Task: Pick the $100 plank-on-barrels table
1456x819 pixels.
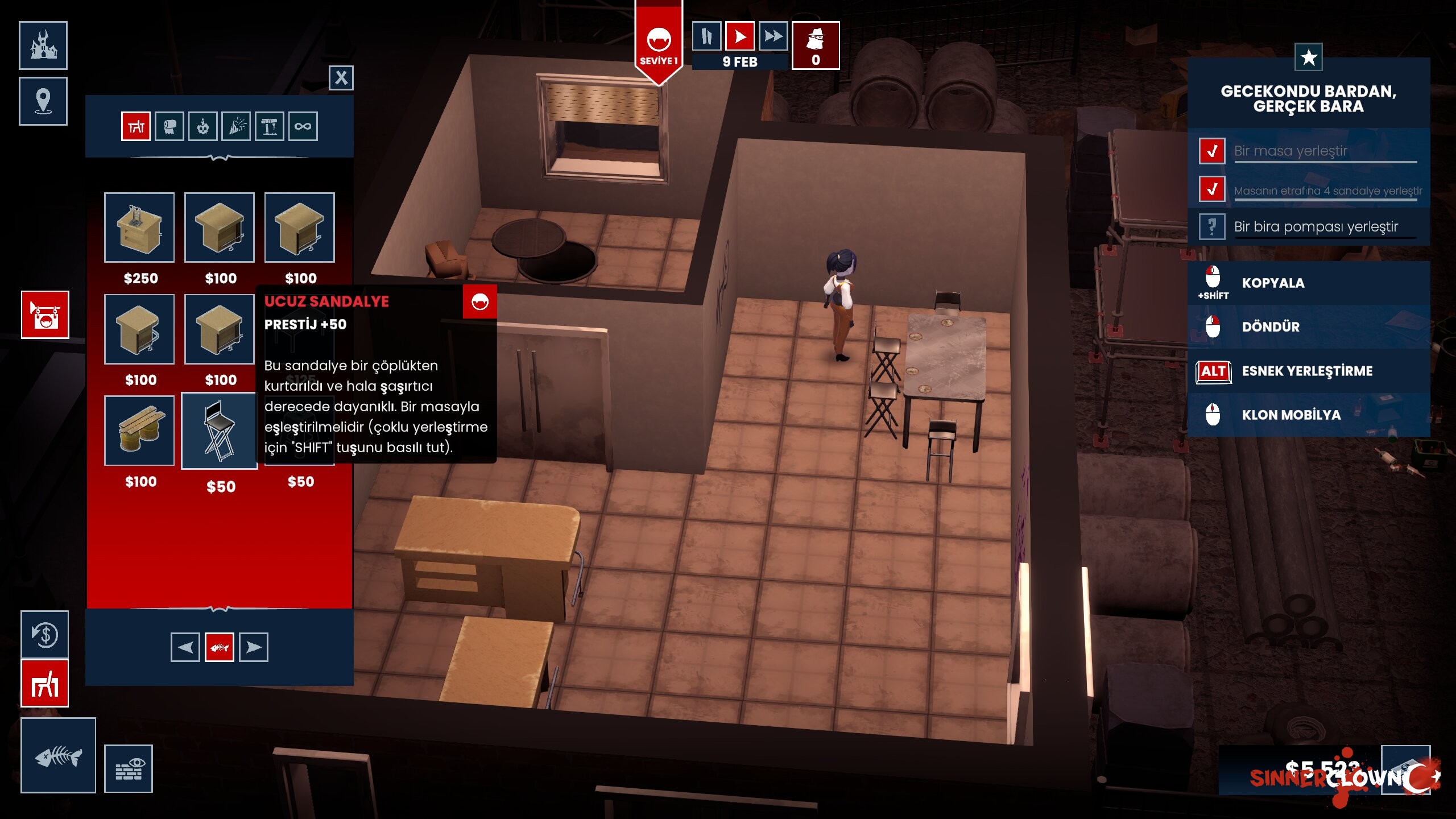Action: [x=139, y=431]
